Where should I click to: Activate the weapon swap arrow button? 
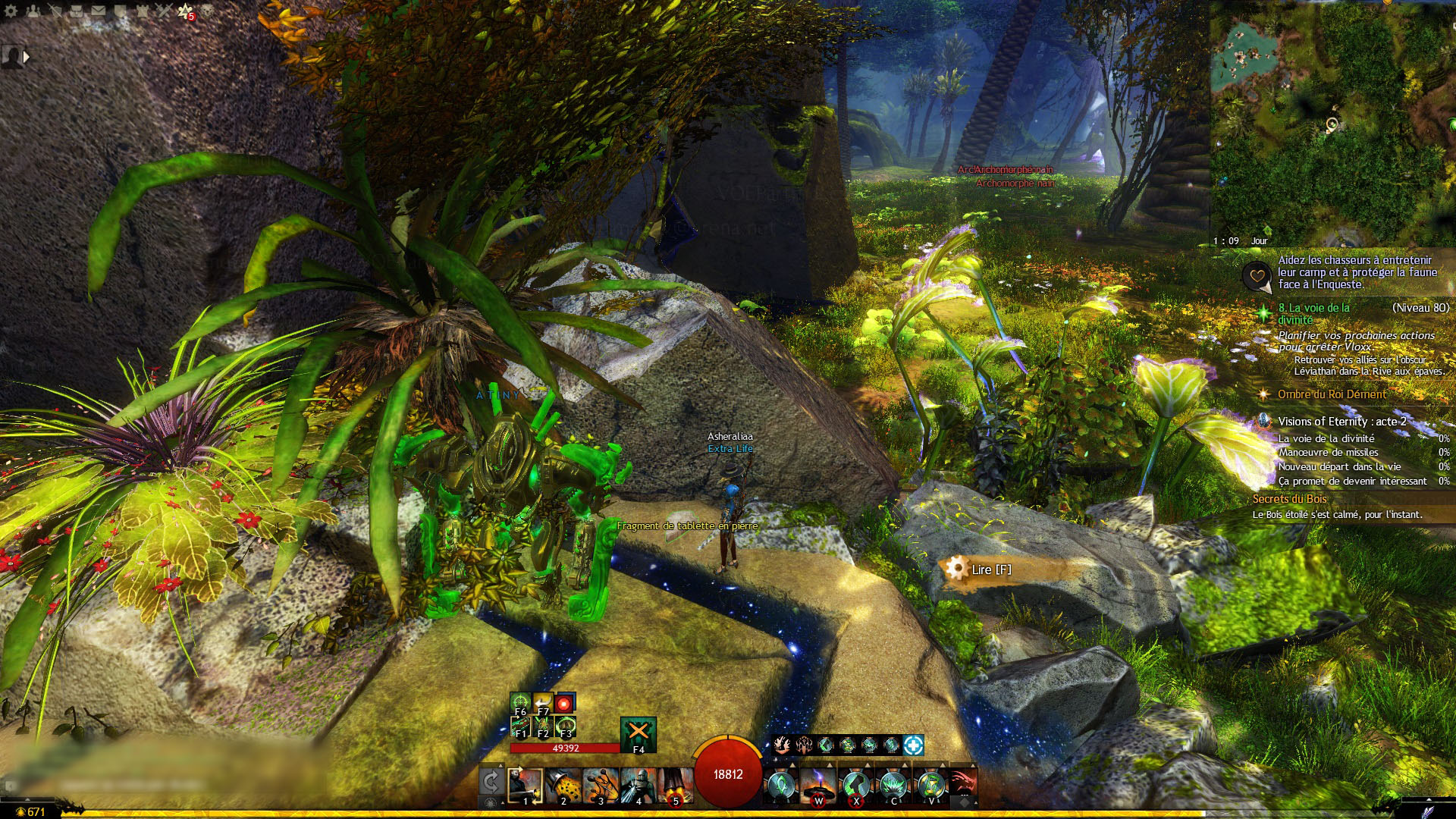[491, 783]
